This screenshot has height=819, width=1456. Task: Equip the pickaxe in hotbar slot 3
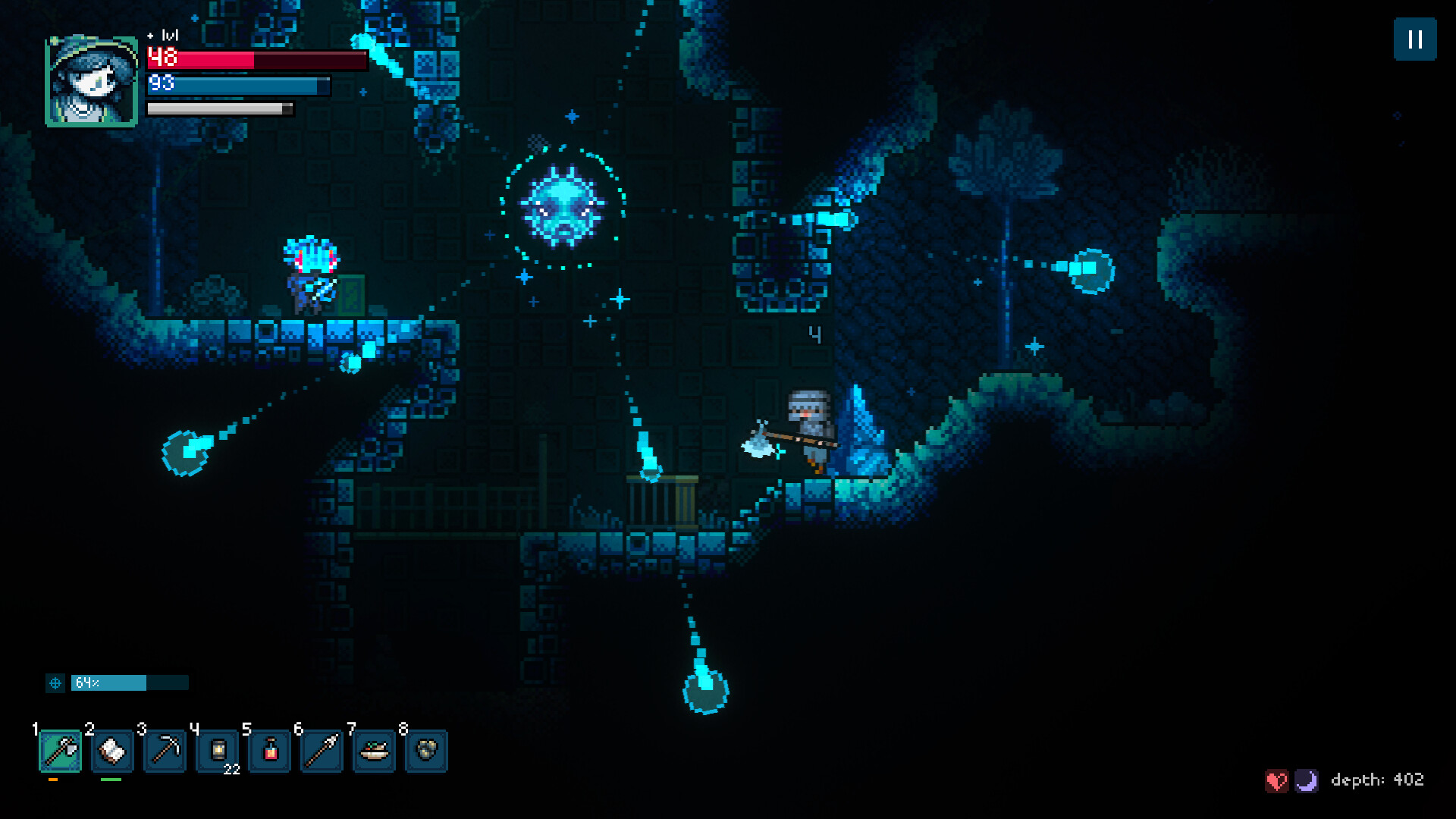pos(165,752)
